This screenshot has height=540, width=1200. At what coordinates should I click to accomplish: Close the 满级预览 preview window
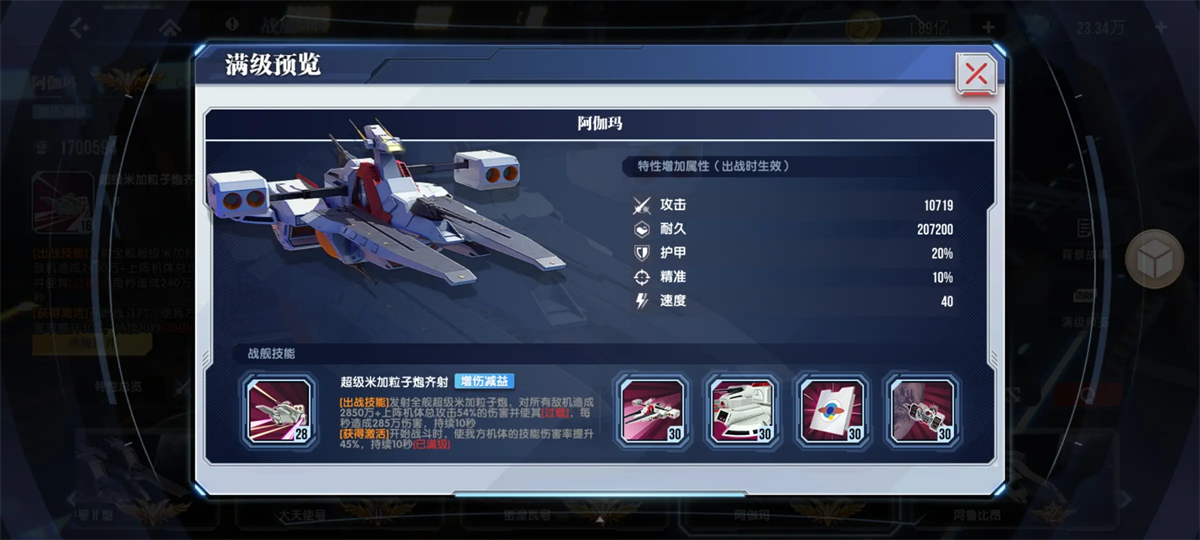(x=976, y=73)
